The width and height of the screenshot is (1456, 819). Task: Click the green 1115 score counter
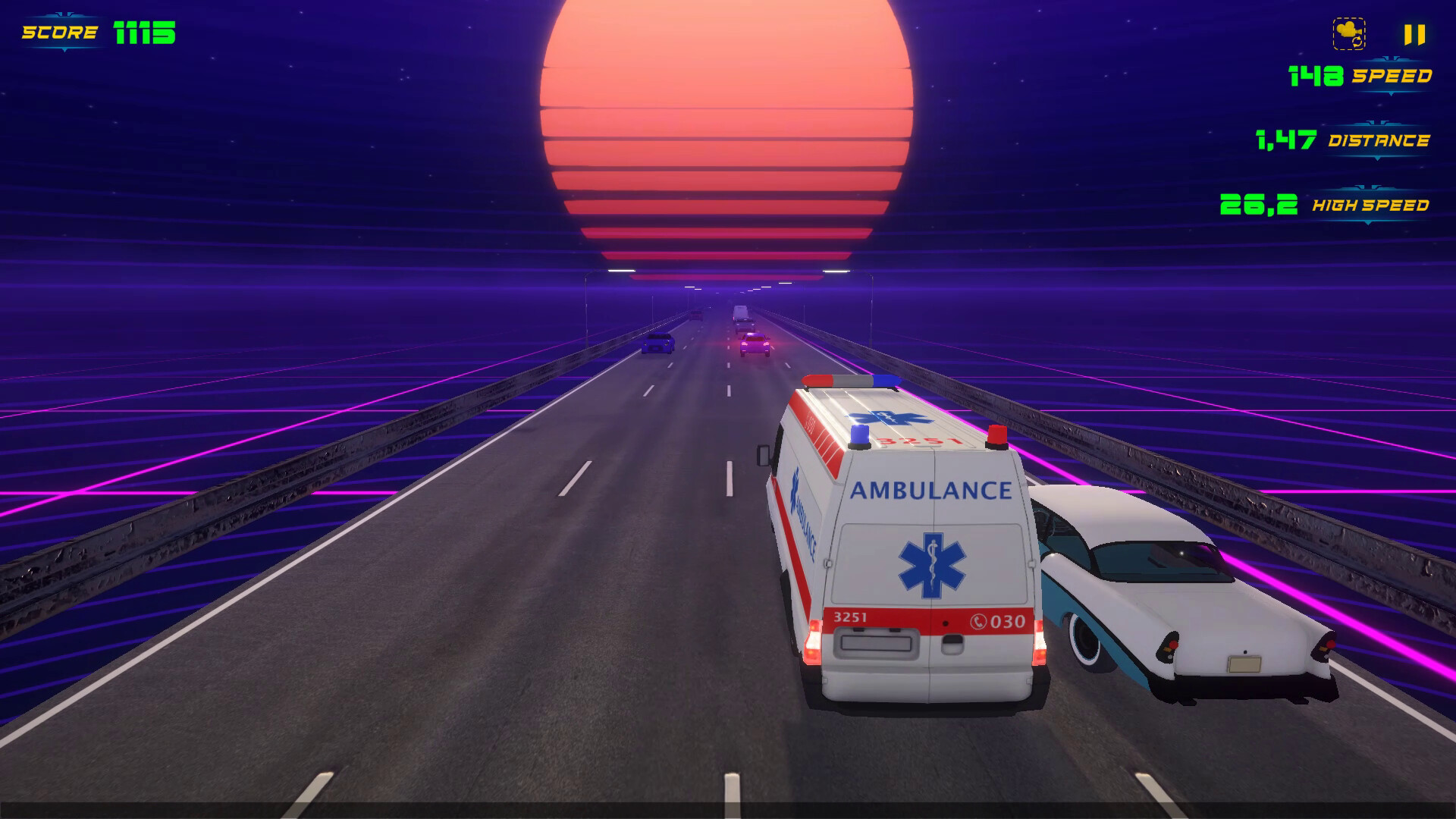[x=144, y=32]
